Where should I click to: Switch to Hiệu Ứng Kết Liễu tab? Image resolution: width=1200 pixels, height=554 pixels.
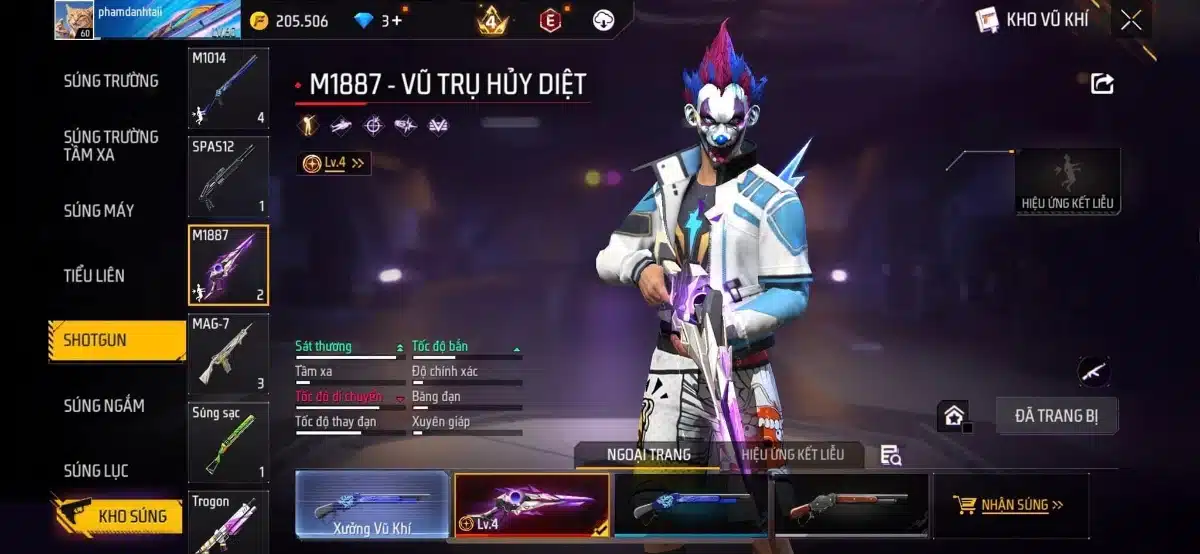792,454
